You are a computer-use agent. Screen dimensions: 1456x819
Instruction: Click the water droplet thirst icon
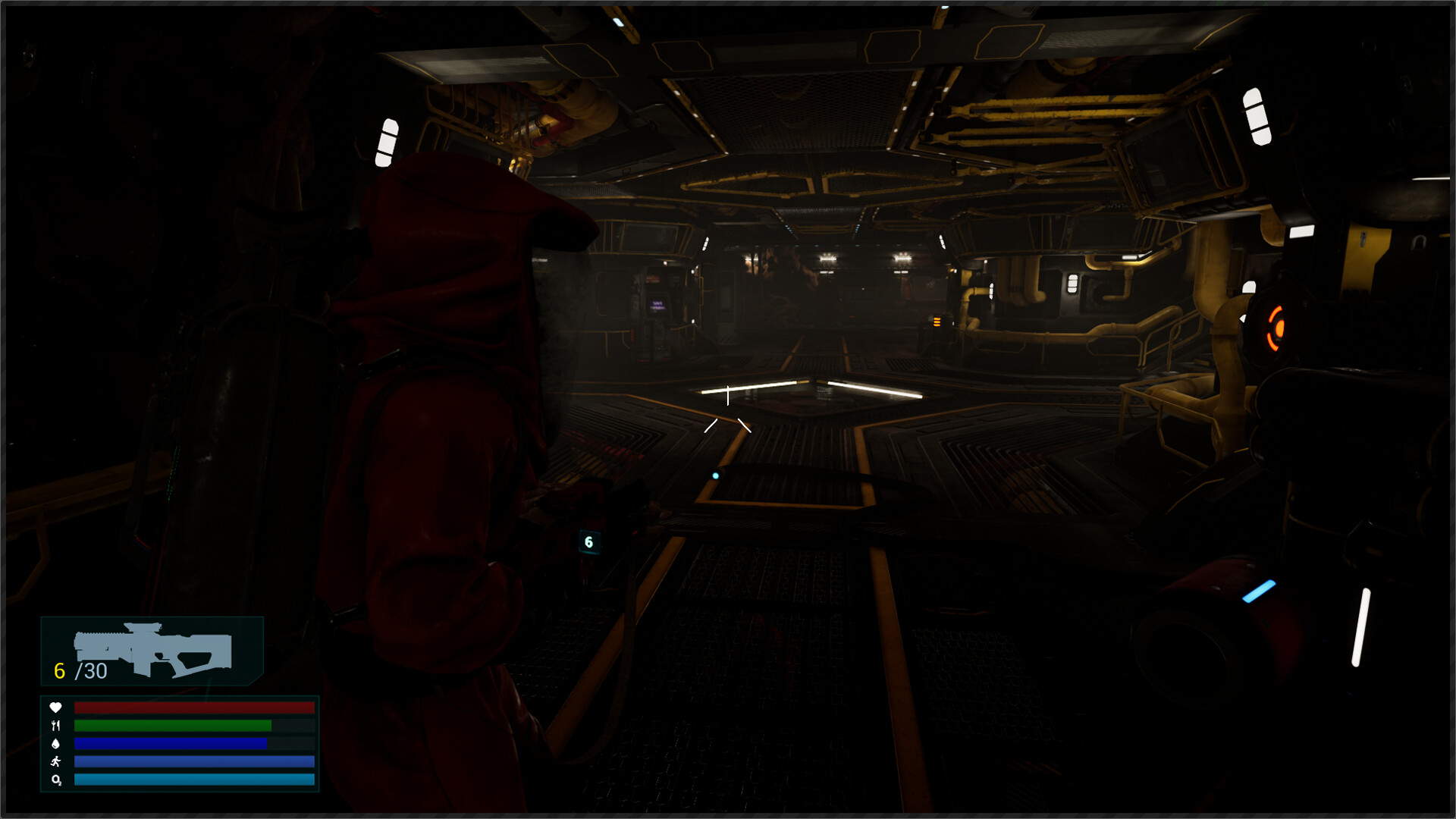coord(54,745)
